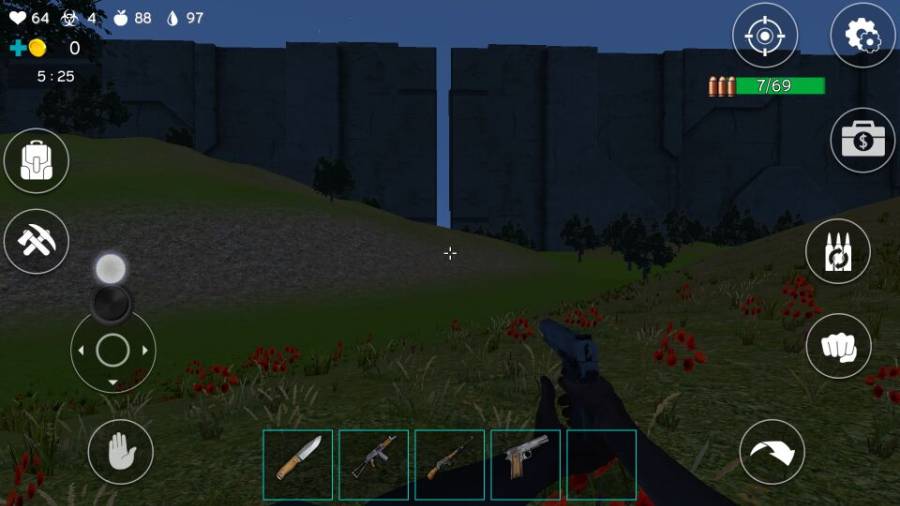Punch using the fist button

(837, 346)
